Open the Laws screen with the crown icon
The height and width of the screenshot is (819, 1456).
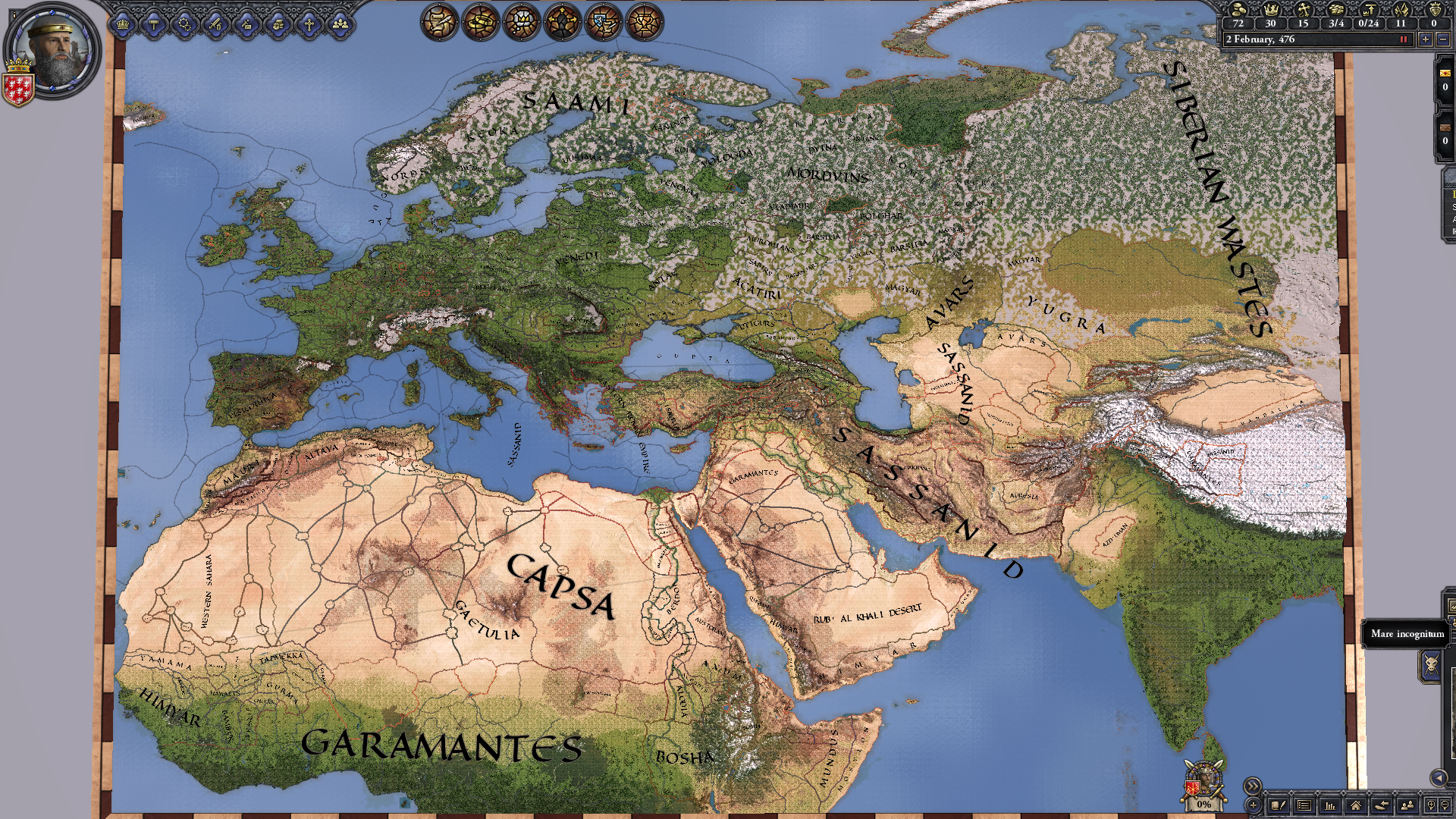122,24
